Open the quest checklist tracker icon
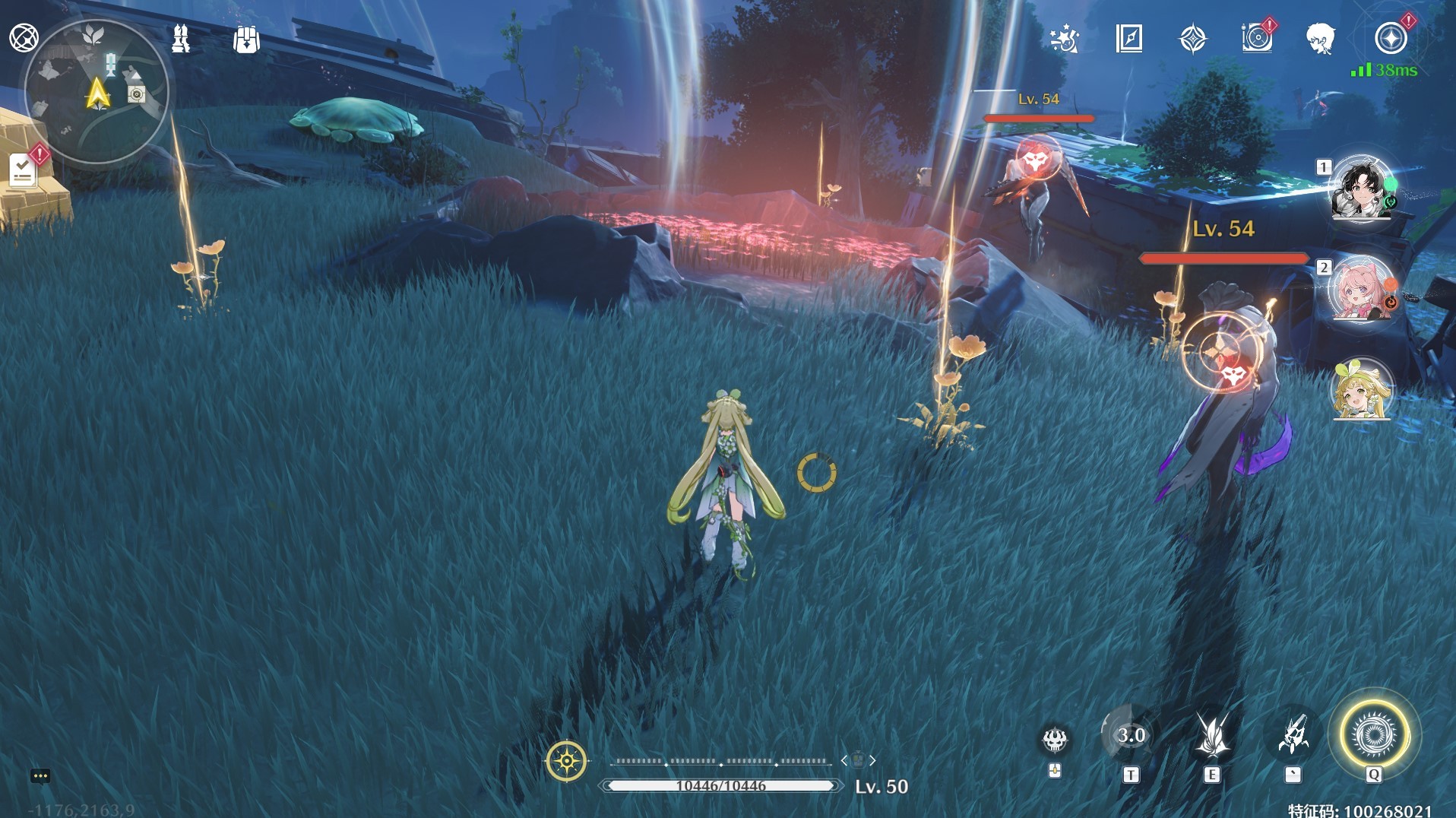The image size is (1456, 818). [23, 170]
